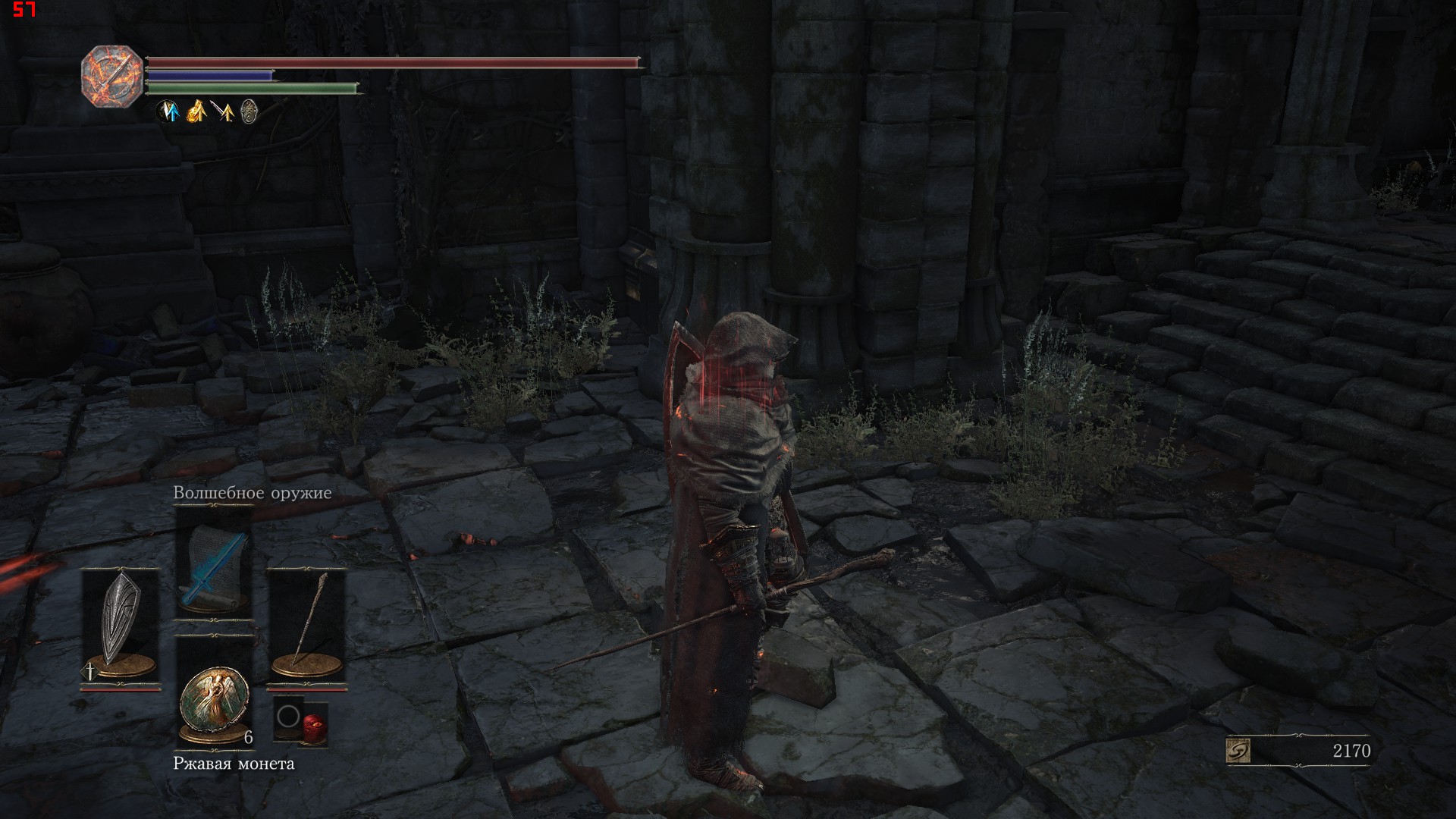
Task: Click the golden flame buff status icon
Action: click(196, 112)
